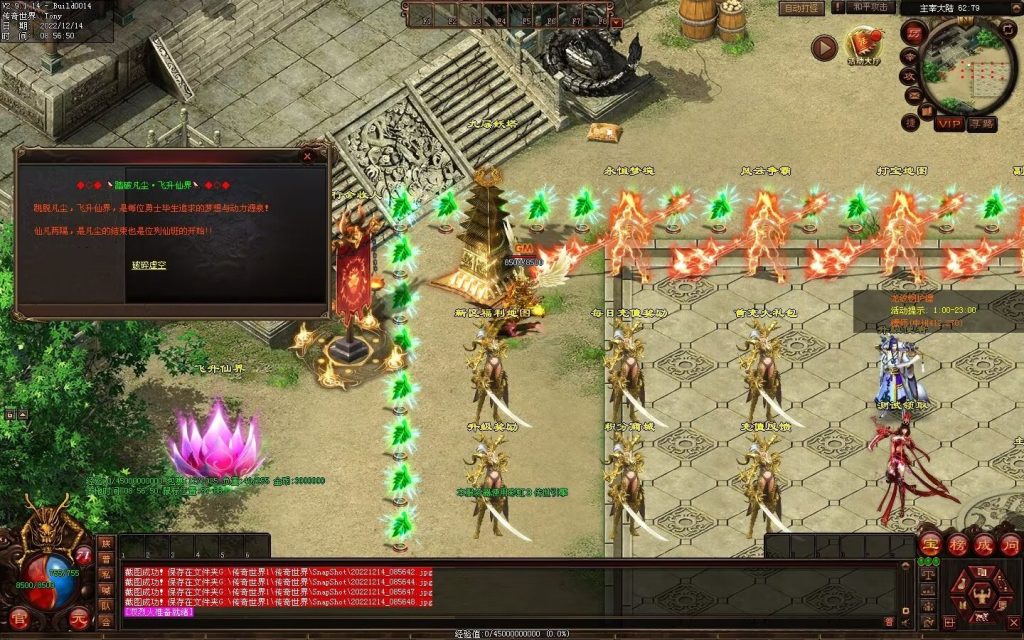
Task: Click the round play arrow button
Action: 824,47
